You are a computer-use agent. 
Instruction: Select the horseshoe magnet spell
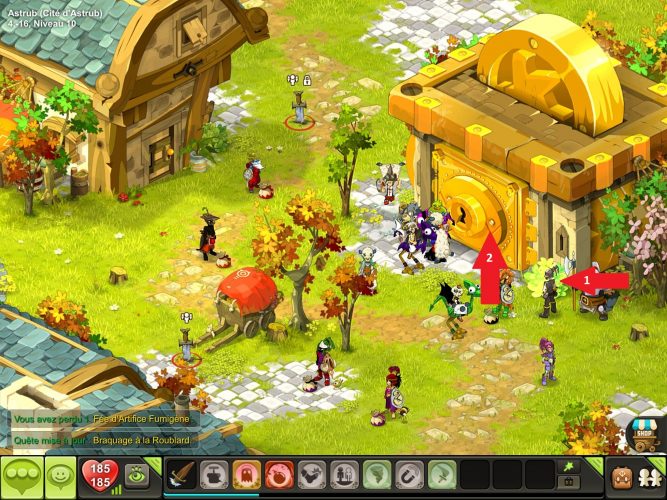coord(409,474)
